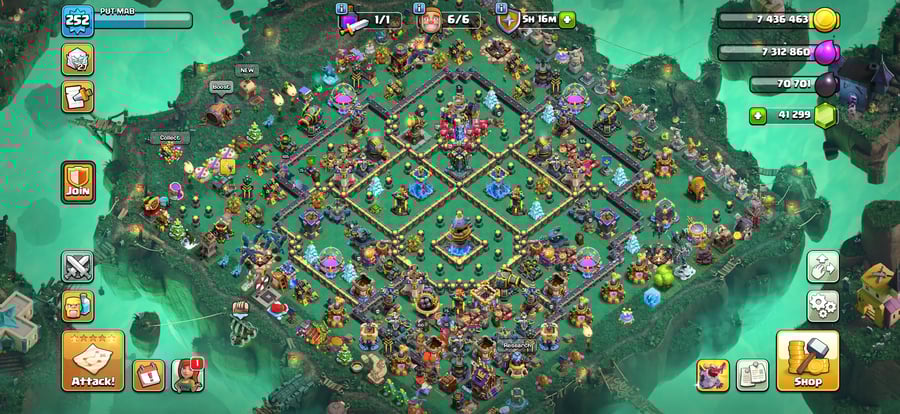This screenshot has height=414, width=900.
Task: Tap the Boost bubble above the building
Action: pos(221,87)
